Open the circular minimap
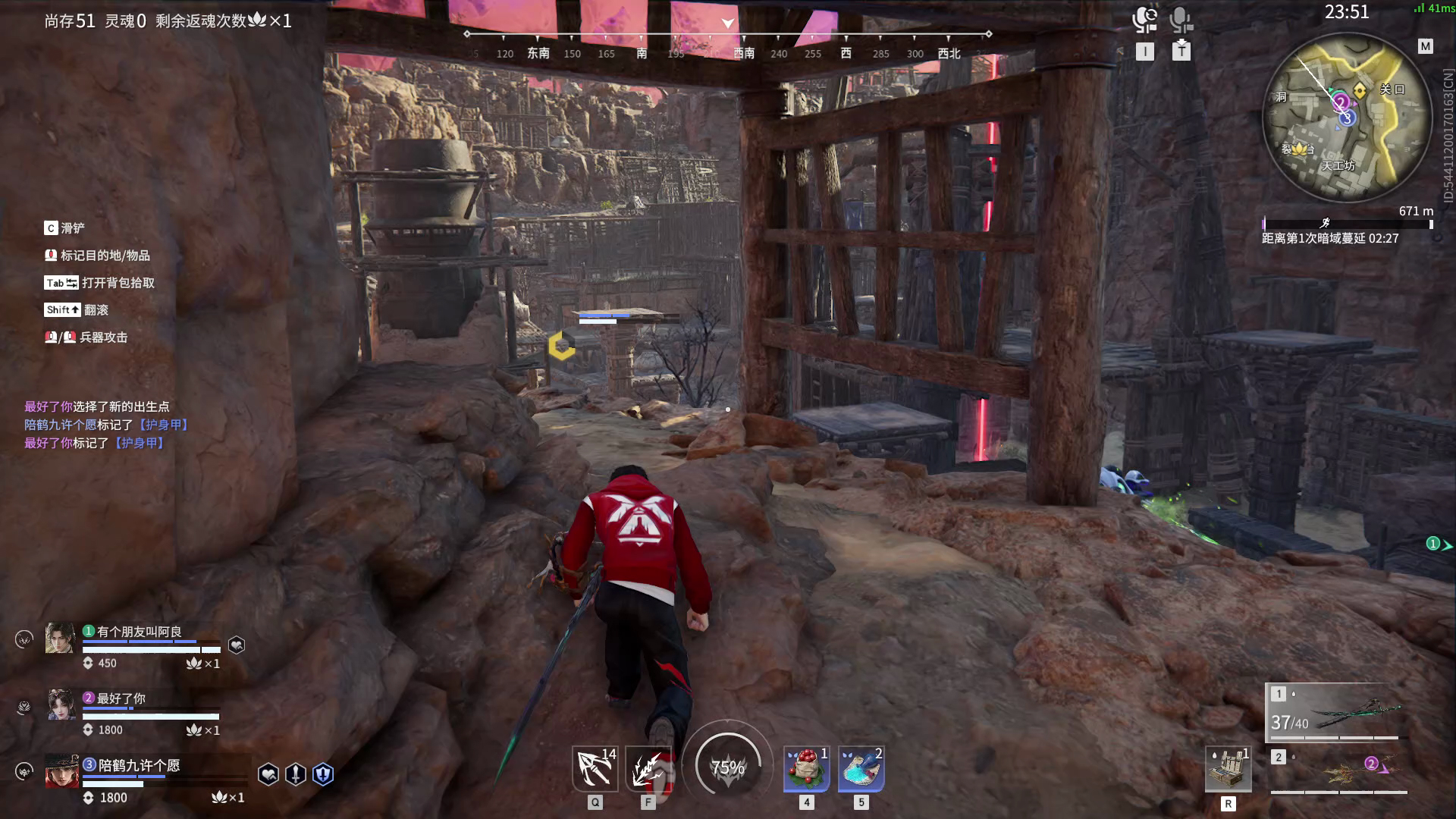1456x819 pixels. tap(1341, 118)
